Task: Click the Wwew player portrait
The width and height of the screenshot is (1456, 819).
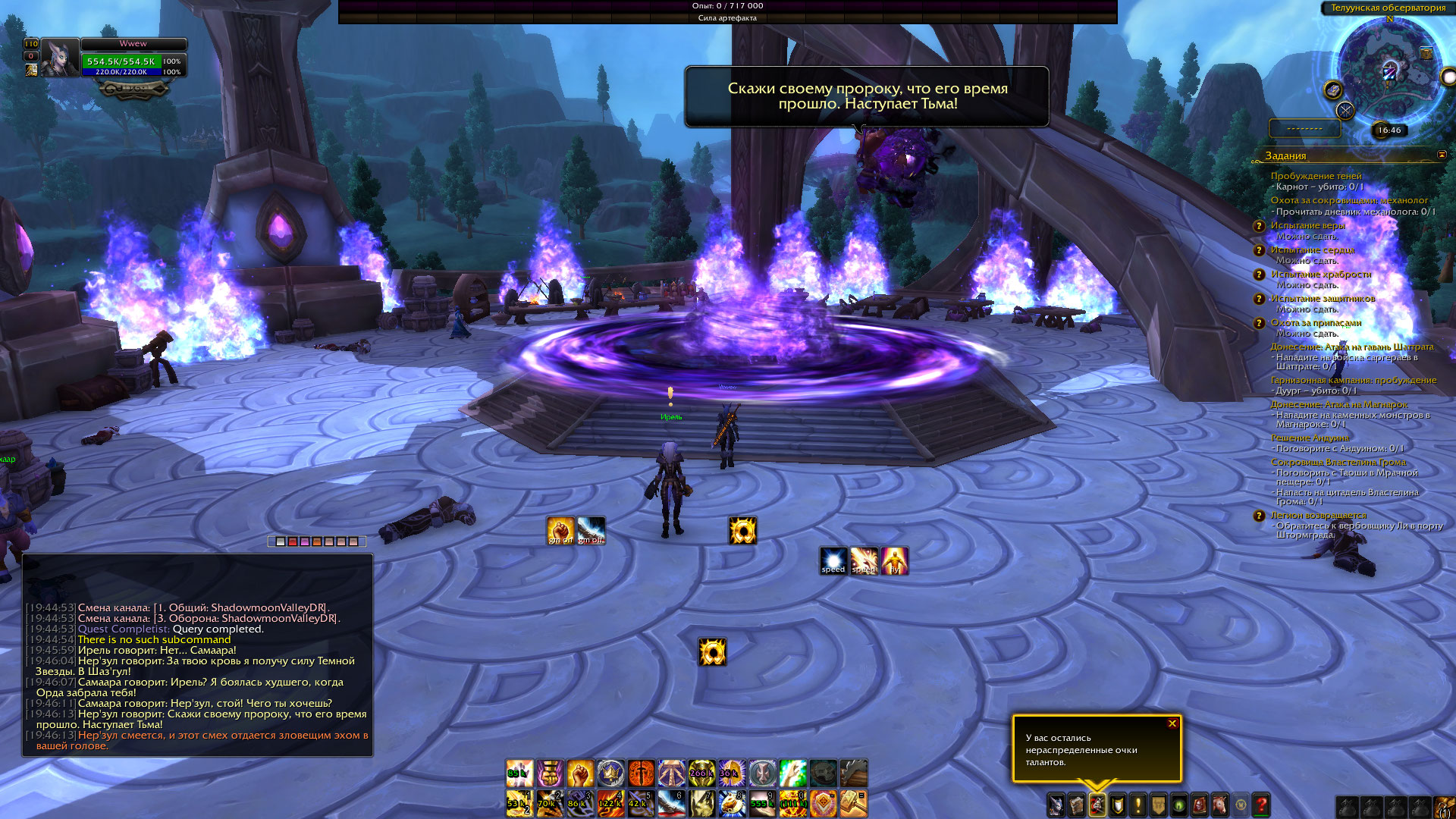Action: coord(60,58)
